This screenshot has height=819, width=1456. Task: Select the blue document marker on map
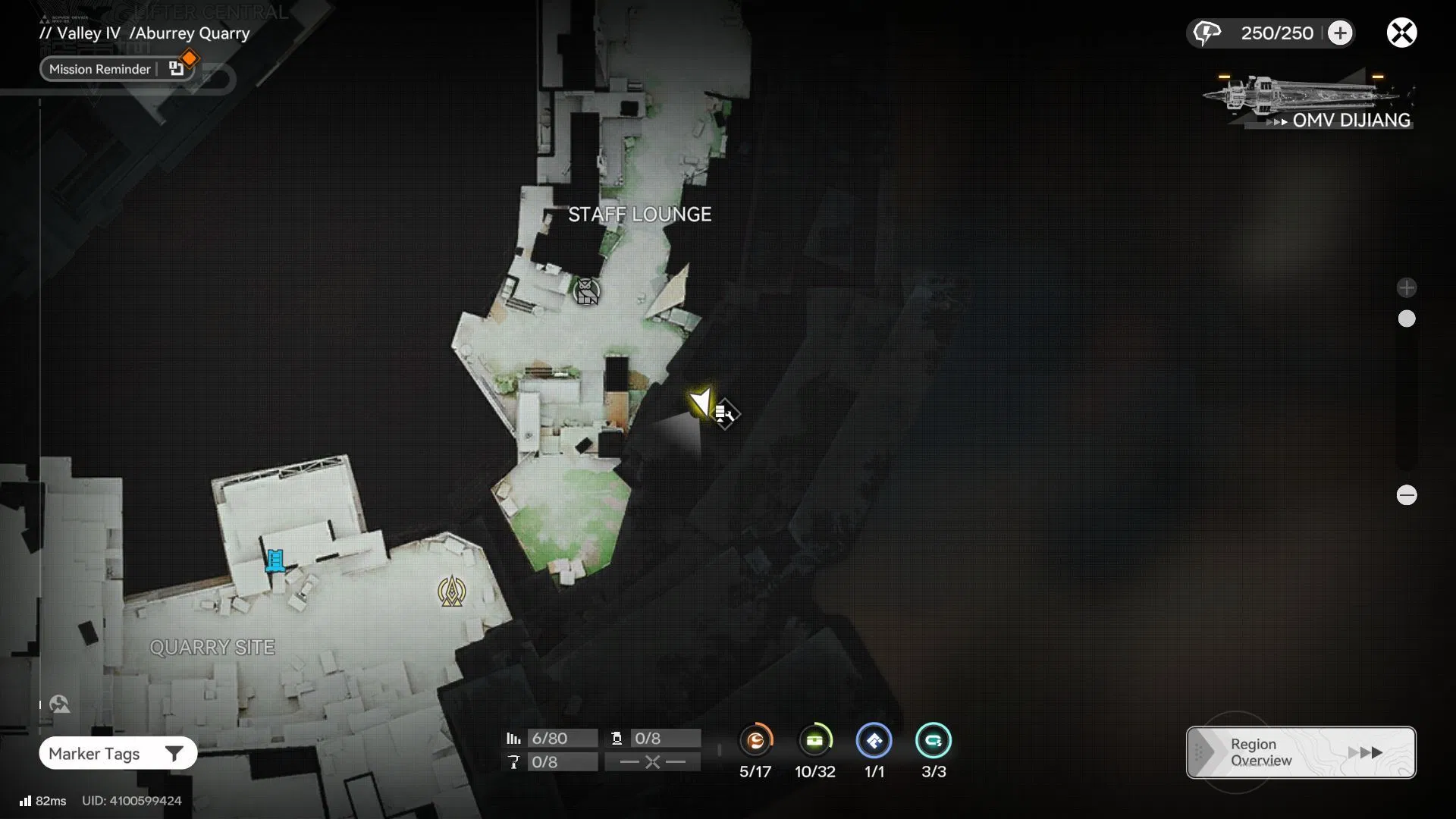(x=275, y=560)
